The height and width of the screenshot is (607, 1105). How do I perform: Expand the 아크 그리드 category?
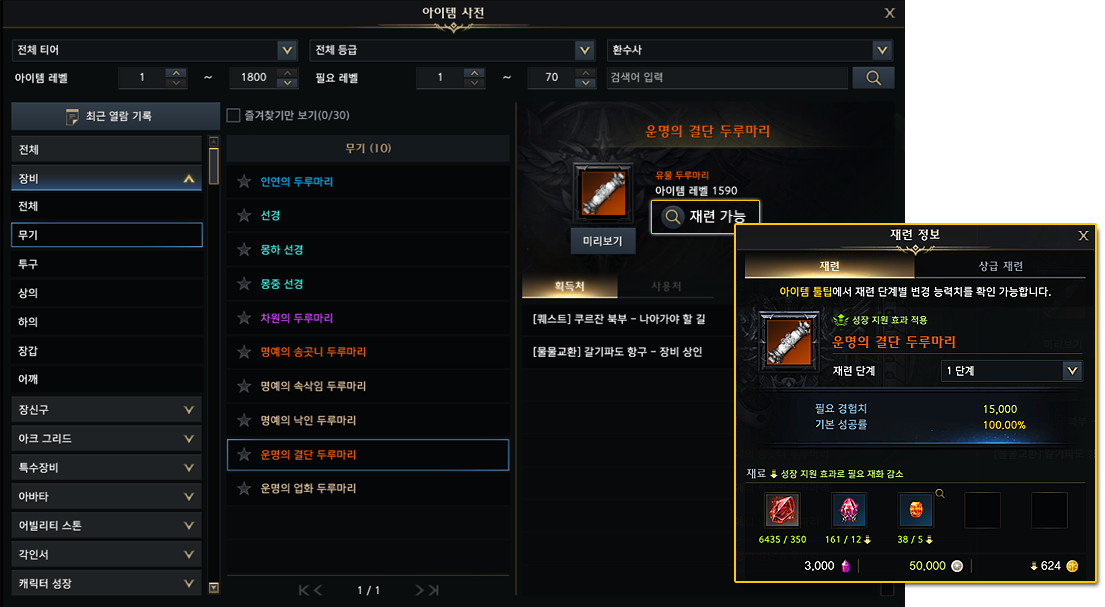pyautogui.click(x=107, y=438)
